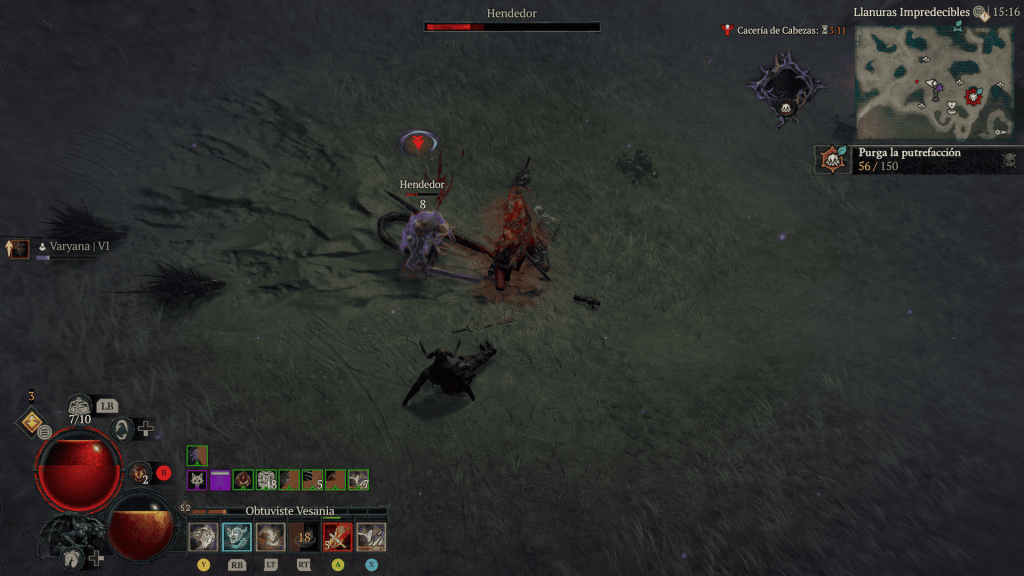This screenshot has height=576, width=1024.
Task: Select party member Varyana's portrait
Action: coord(19,248)
